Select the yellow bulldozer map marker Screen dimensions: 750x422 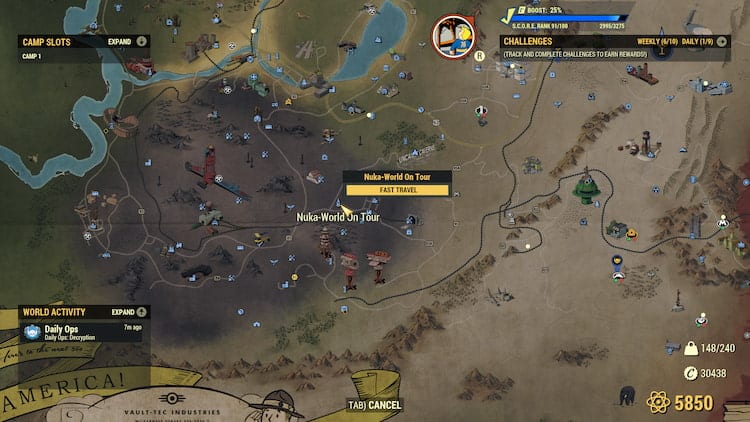261,237
